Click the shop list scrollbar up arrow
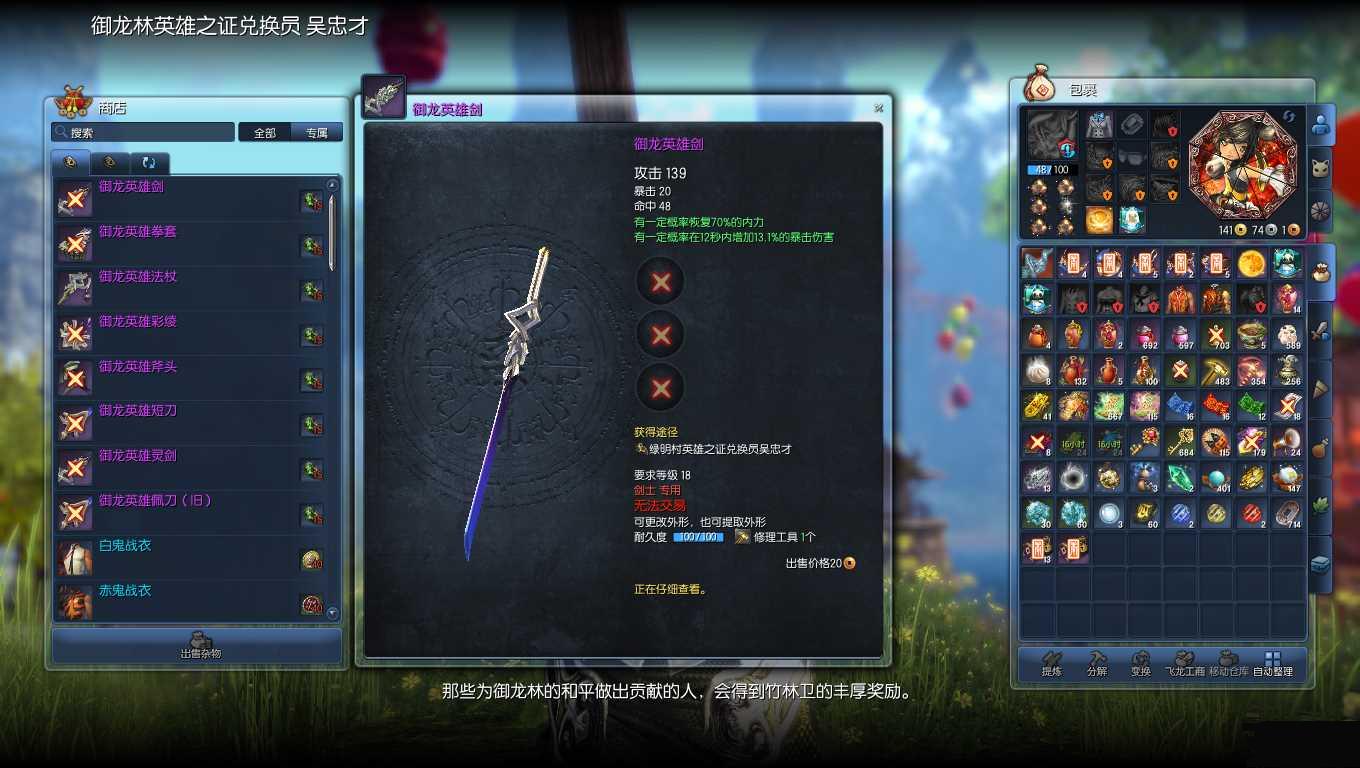Image resolution: width=1360 pixels, height=768 pixels. [x=332, y=184]
